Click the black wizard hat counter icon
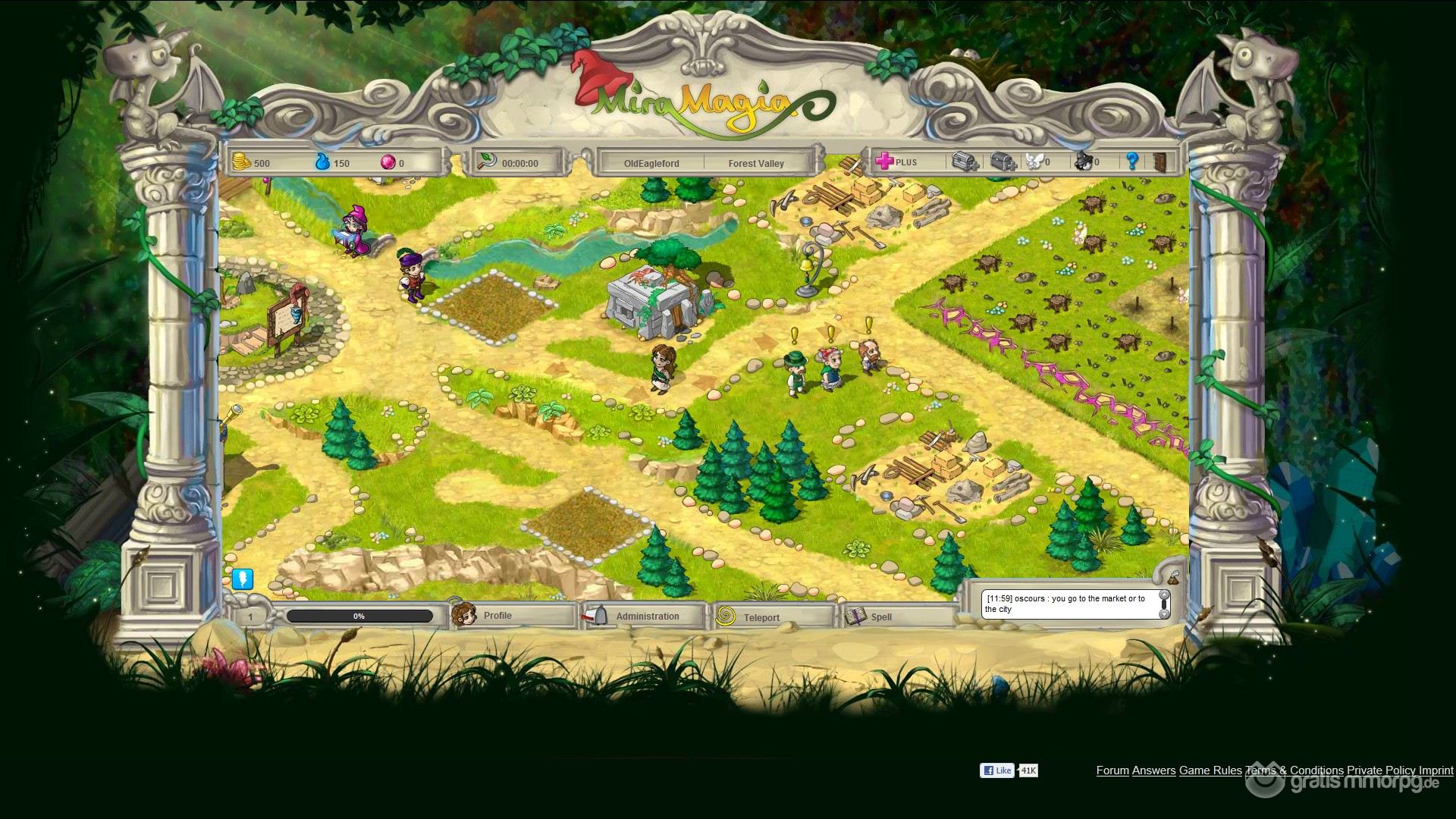This screenshot has width=1456, height=819. coord(1084,162)
